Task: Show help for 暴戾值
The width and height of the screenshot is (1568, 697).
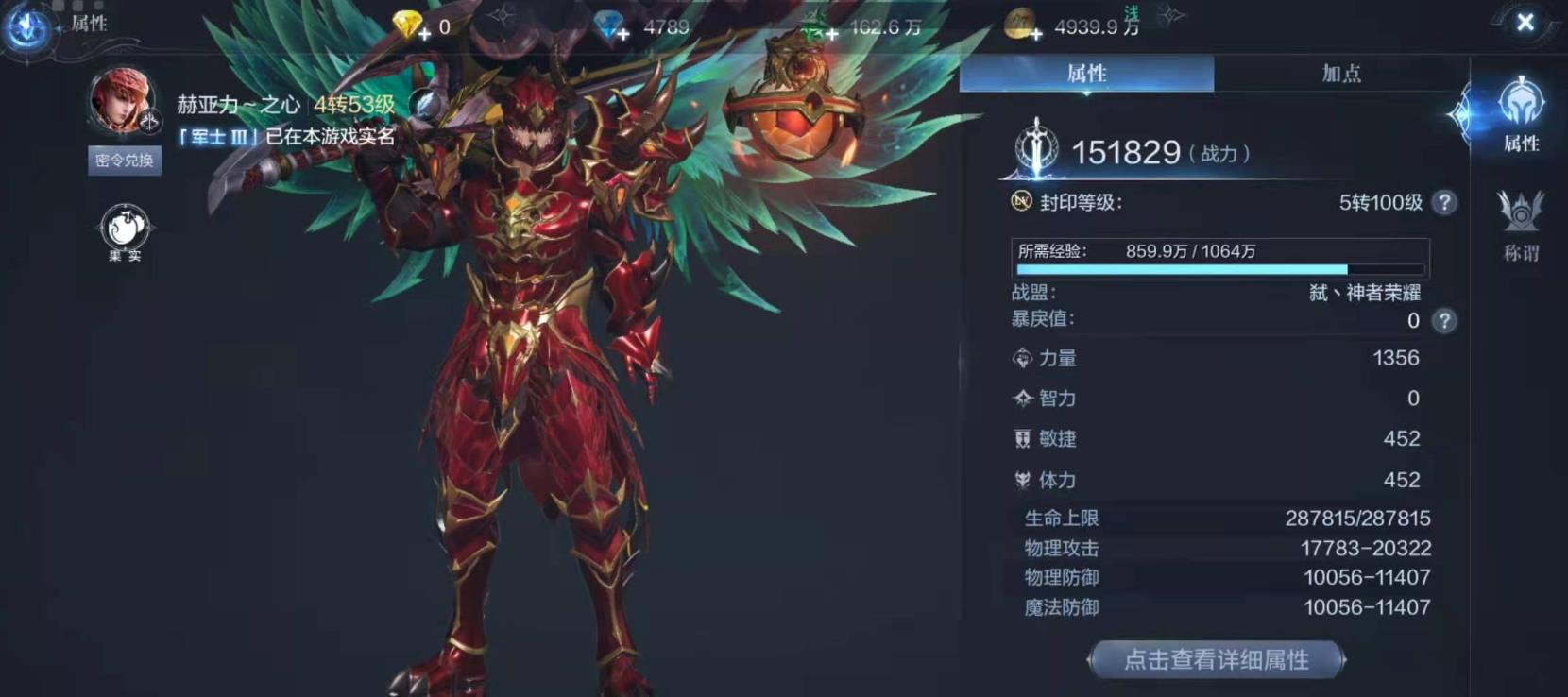Action: pos(1443,321)
